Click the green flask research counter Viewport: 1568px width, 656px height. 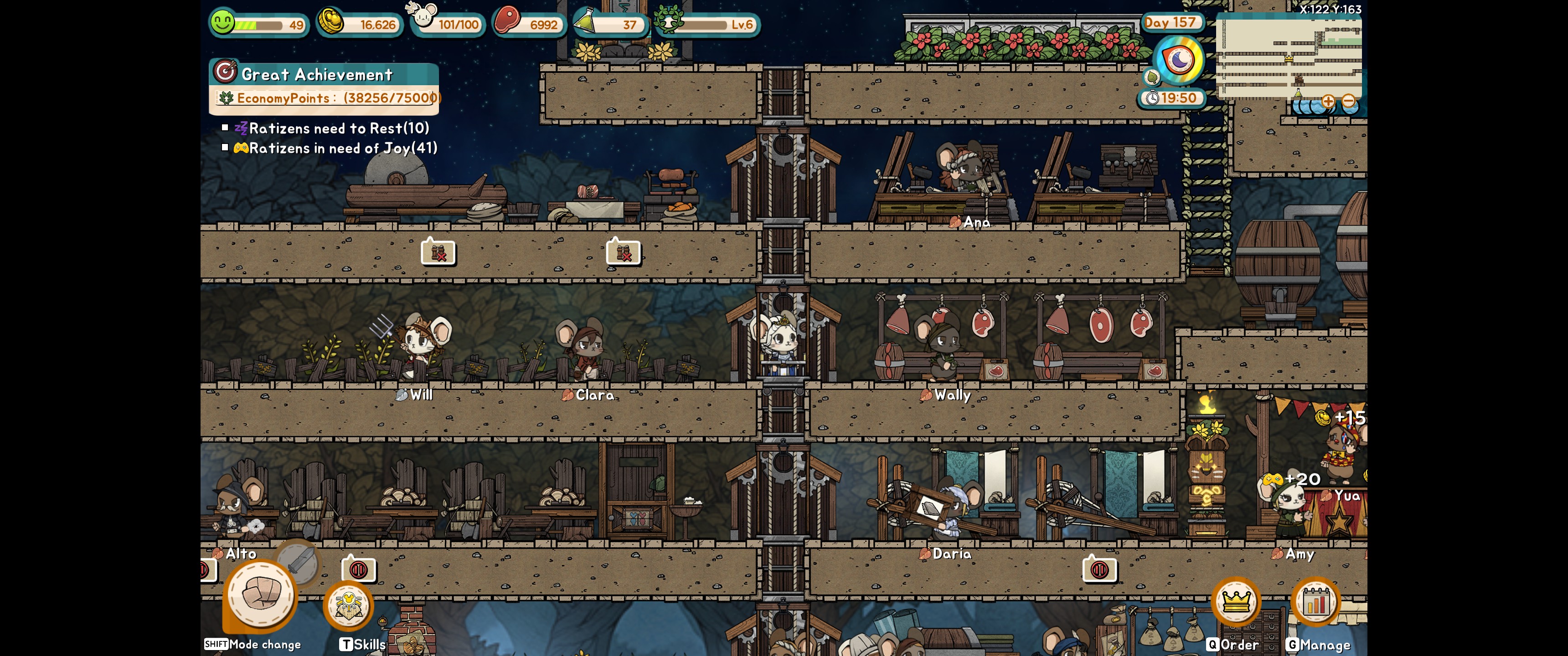(x=609, y=24)
